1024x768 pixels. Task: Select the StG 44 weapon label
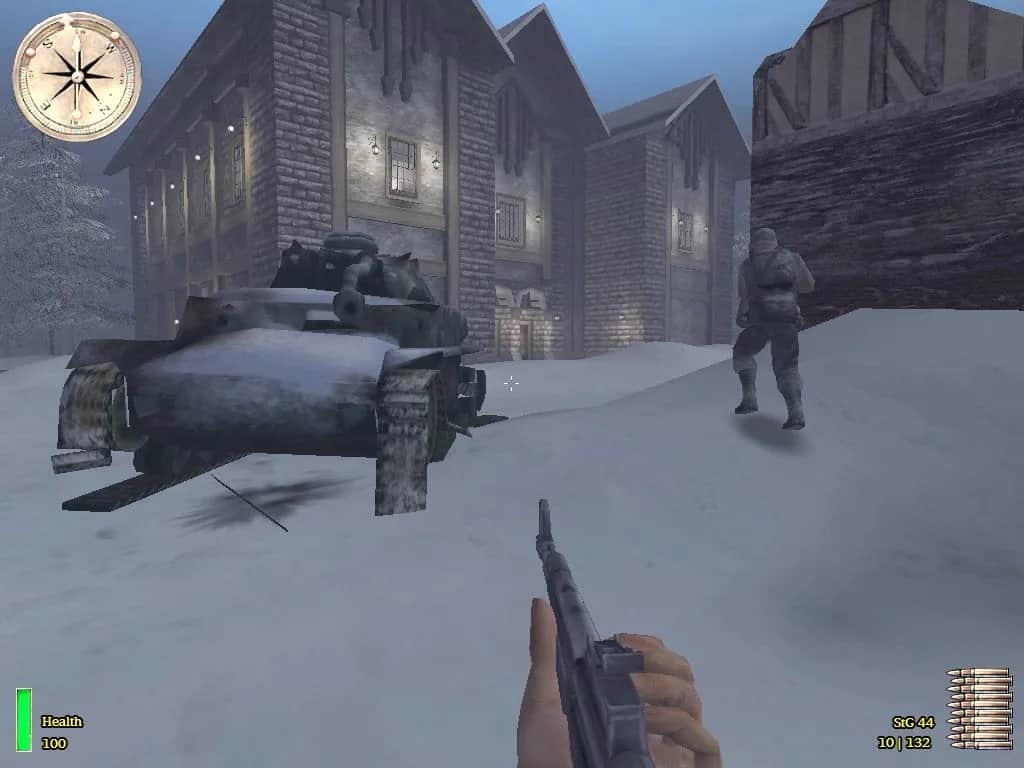coord(912,722)
